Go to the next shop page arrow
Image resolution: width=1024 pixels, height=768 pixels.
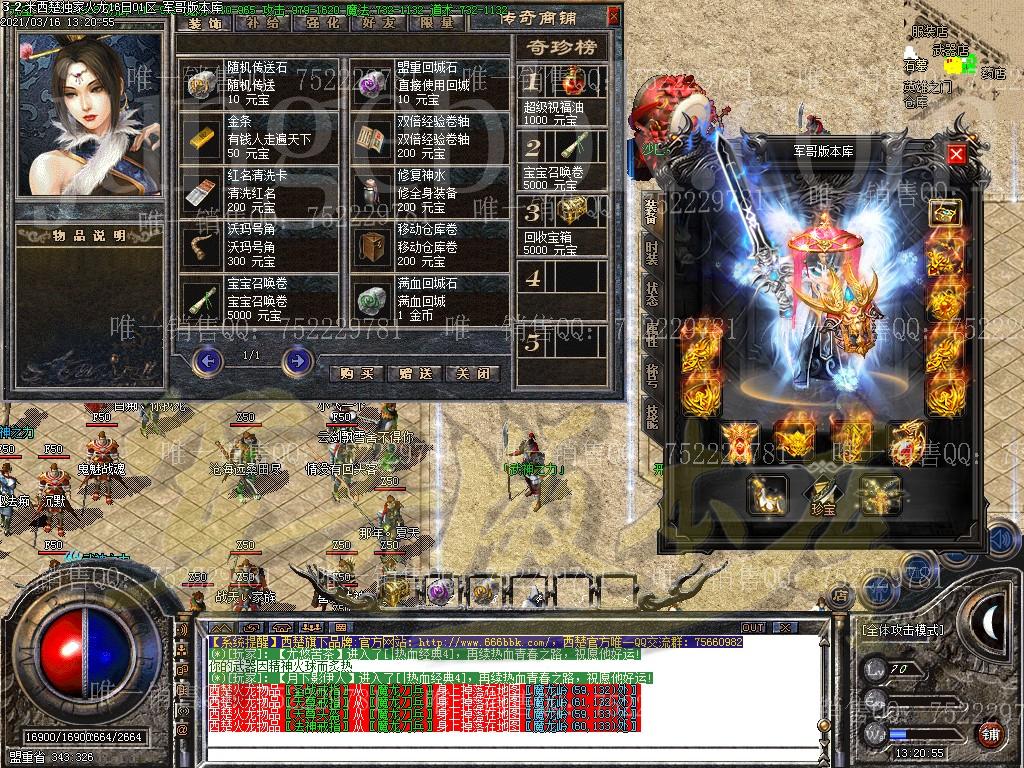coord(297,358)
